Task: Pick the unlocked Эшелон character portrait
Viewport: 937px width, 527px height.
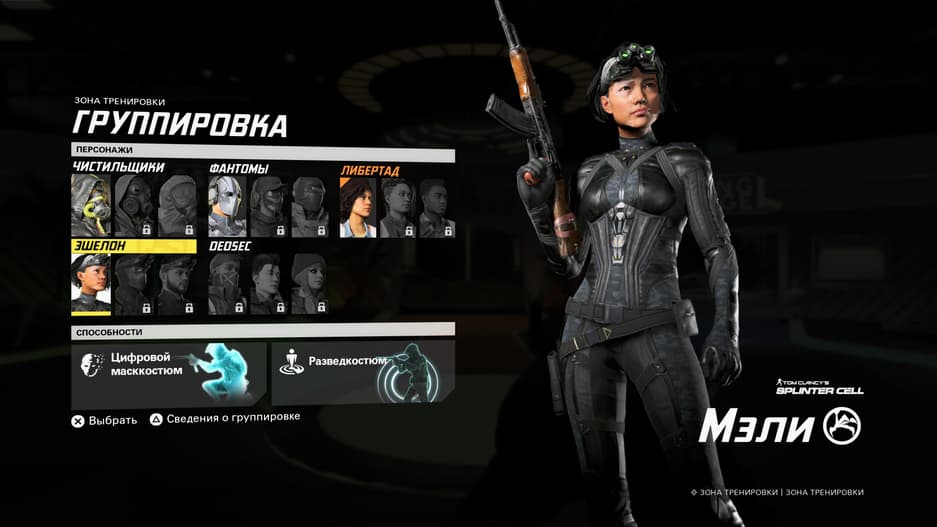Action: 91,284
